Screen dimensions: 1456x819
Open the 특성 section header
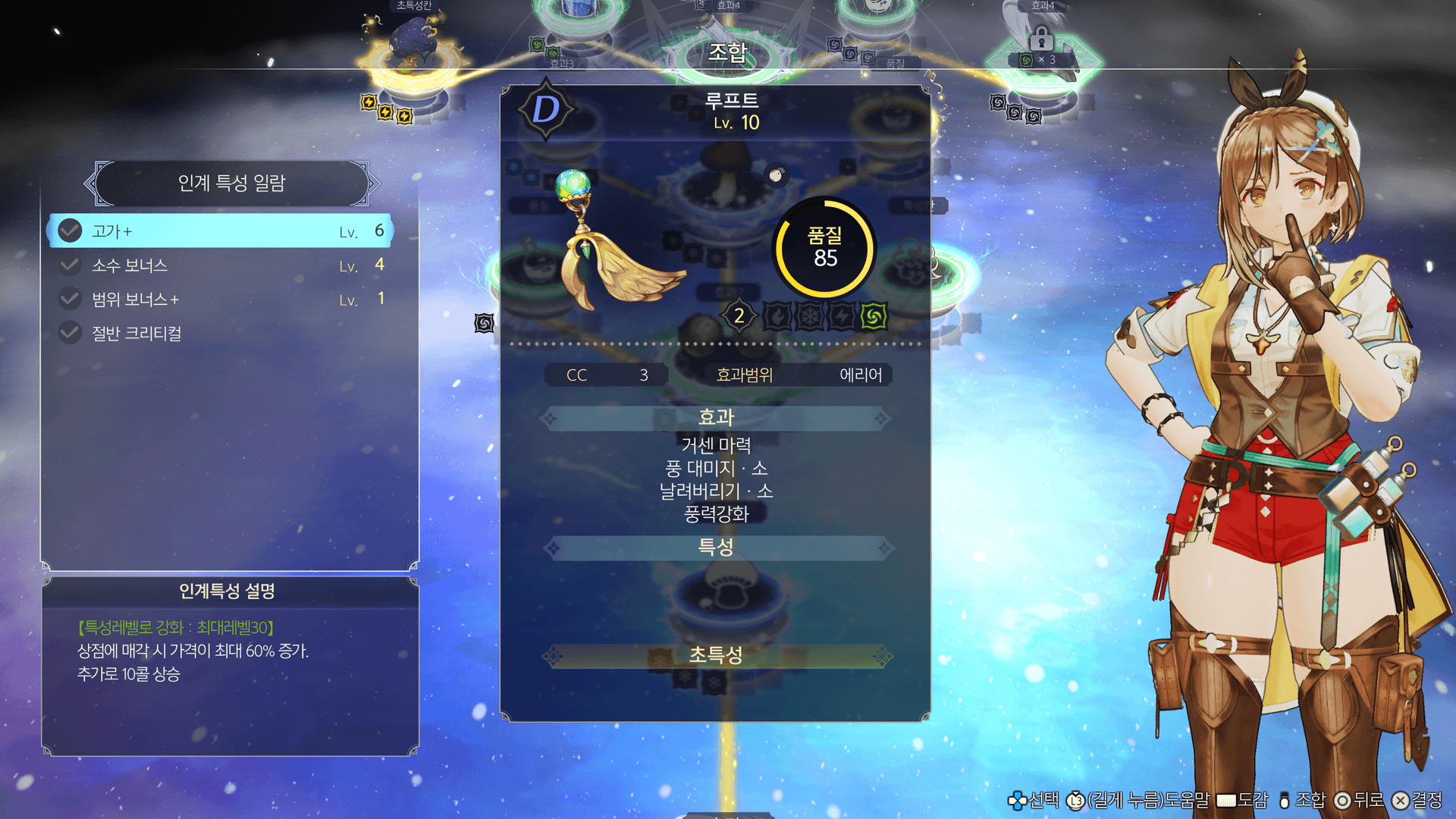pyautogui.click(x=716, y=548)
